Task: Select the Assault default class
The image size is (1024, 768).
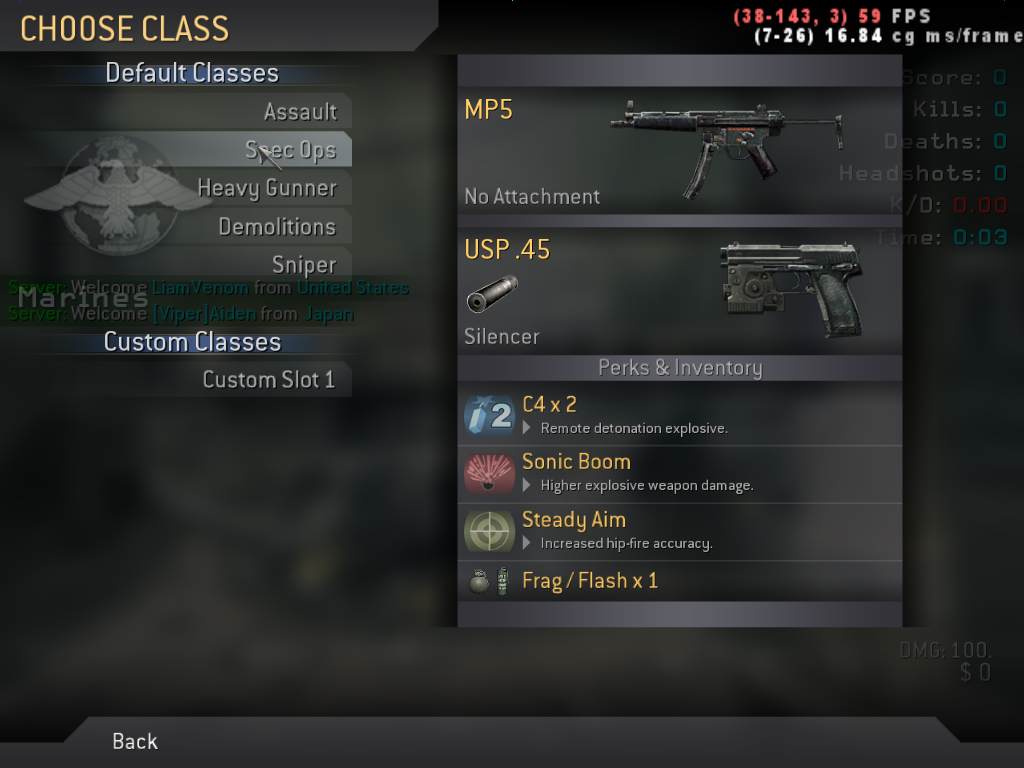Action: (300, 112)
